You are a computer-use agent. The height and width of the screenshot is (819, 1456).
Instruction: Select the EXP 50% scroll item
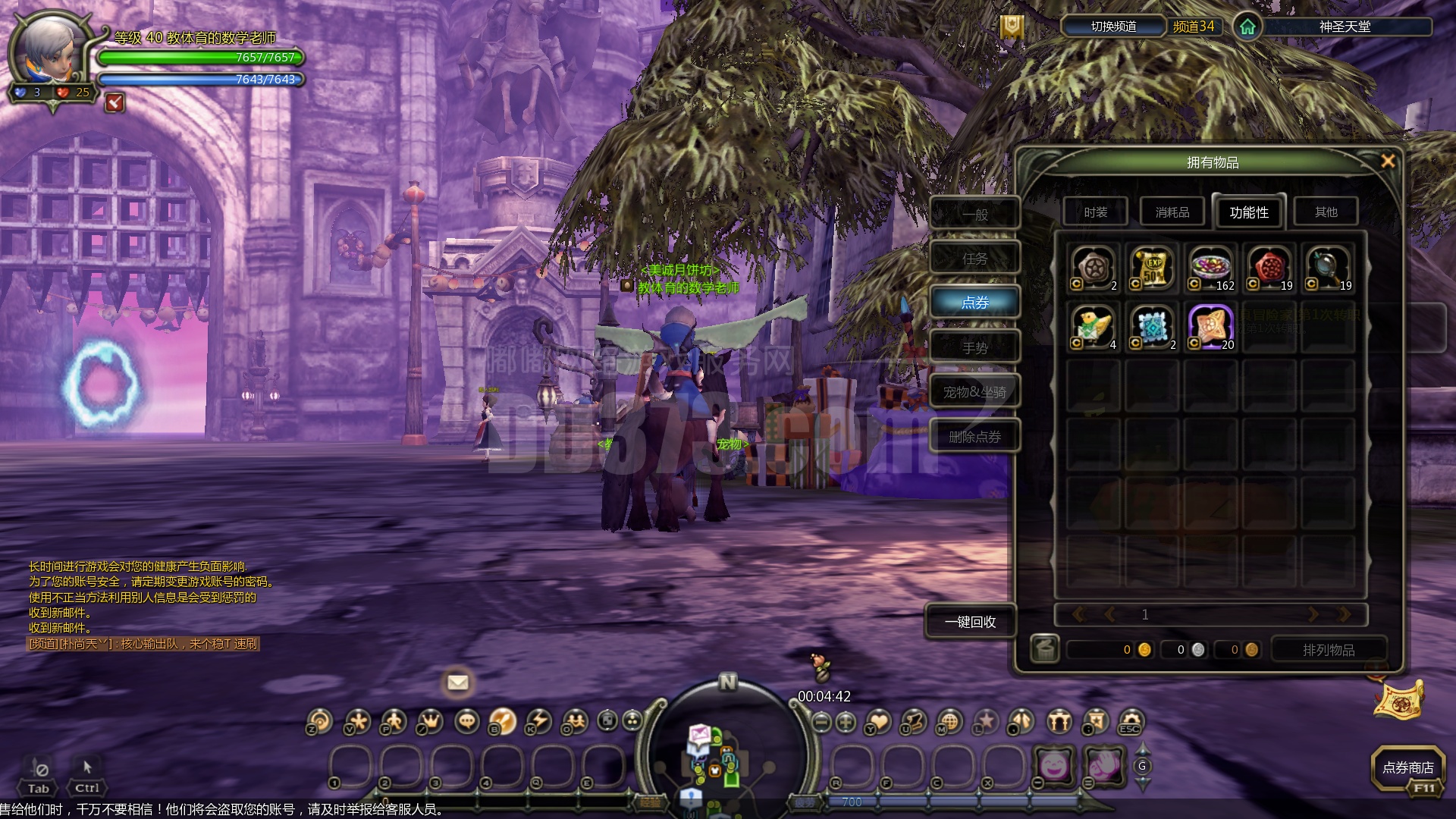tap(1152, 268)
